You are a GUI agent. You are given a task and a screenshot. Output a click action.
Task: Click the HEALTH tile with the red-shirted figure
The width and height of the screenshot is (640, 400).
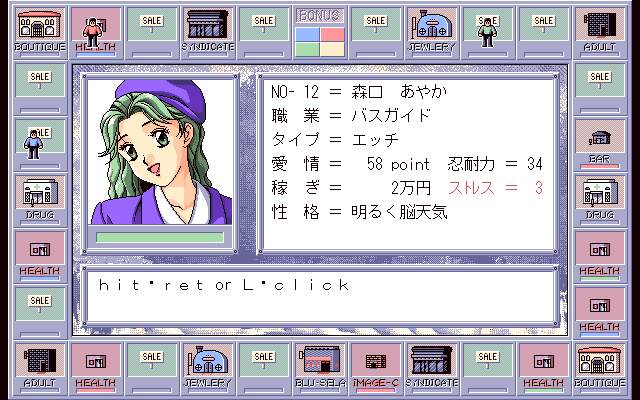96,32
